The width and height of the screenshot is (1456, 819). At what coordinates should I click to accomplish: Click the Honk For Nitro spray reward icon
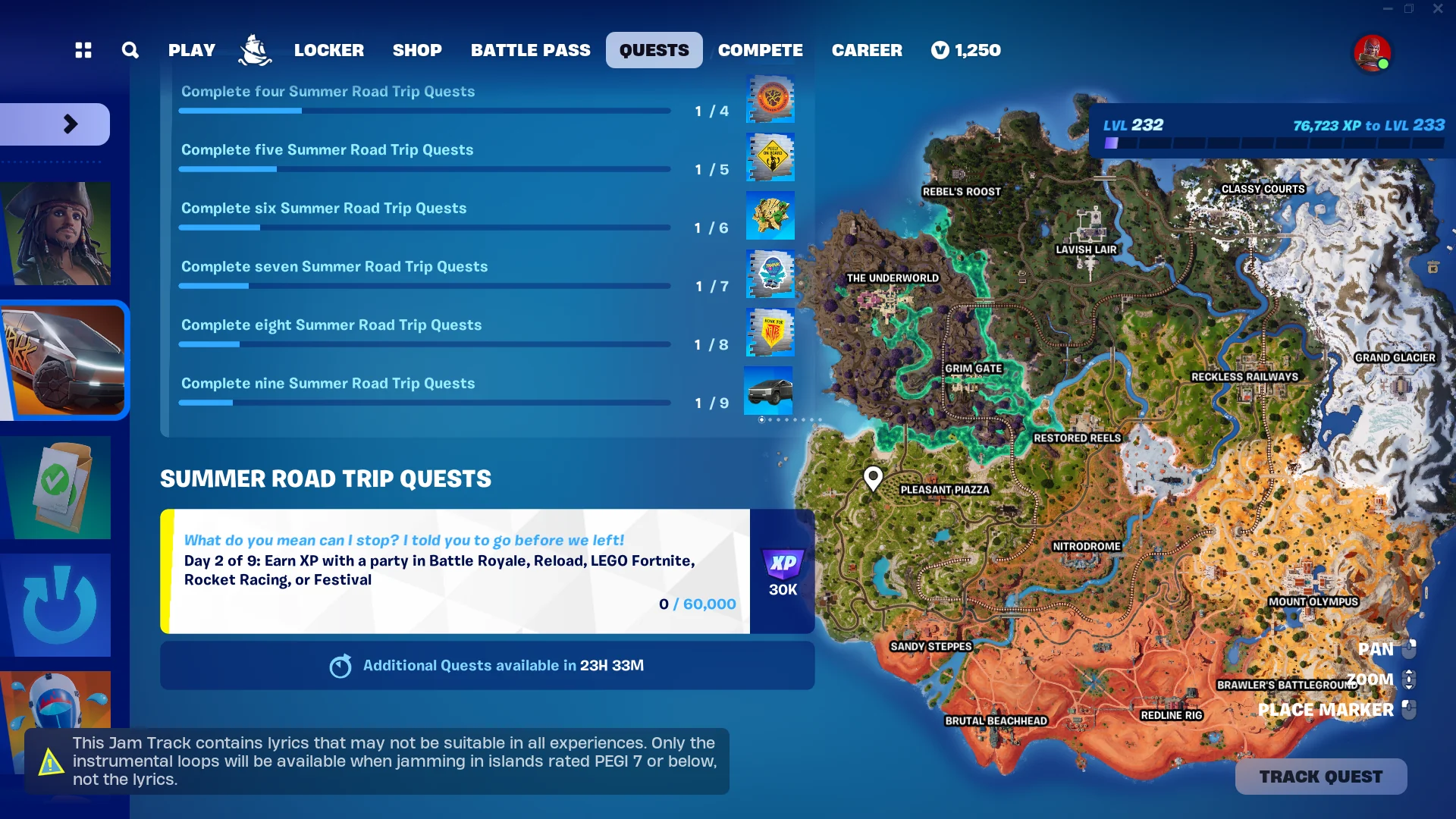pos(770,332)
